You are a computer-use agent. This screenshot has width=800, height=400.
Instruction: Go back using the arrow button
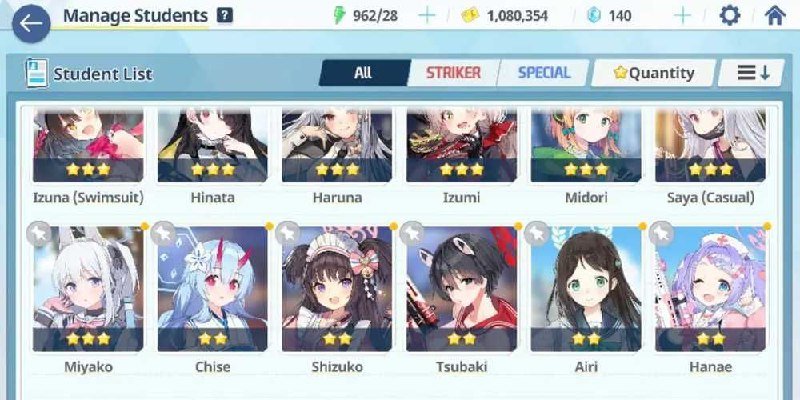click(31, 24)
